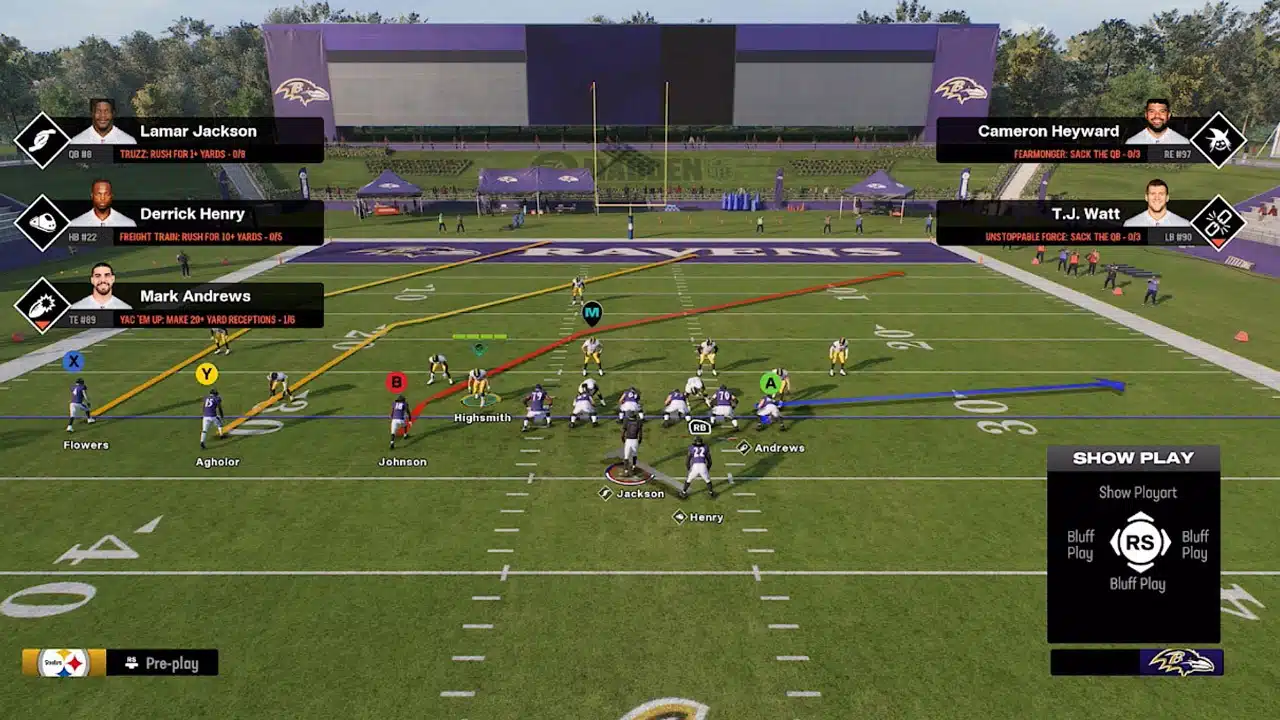Choose the Agholor receiver name label
Viewport: 1280px width, 720px height.
tap(217, 462)
